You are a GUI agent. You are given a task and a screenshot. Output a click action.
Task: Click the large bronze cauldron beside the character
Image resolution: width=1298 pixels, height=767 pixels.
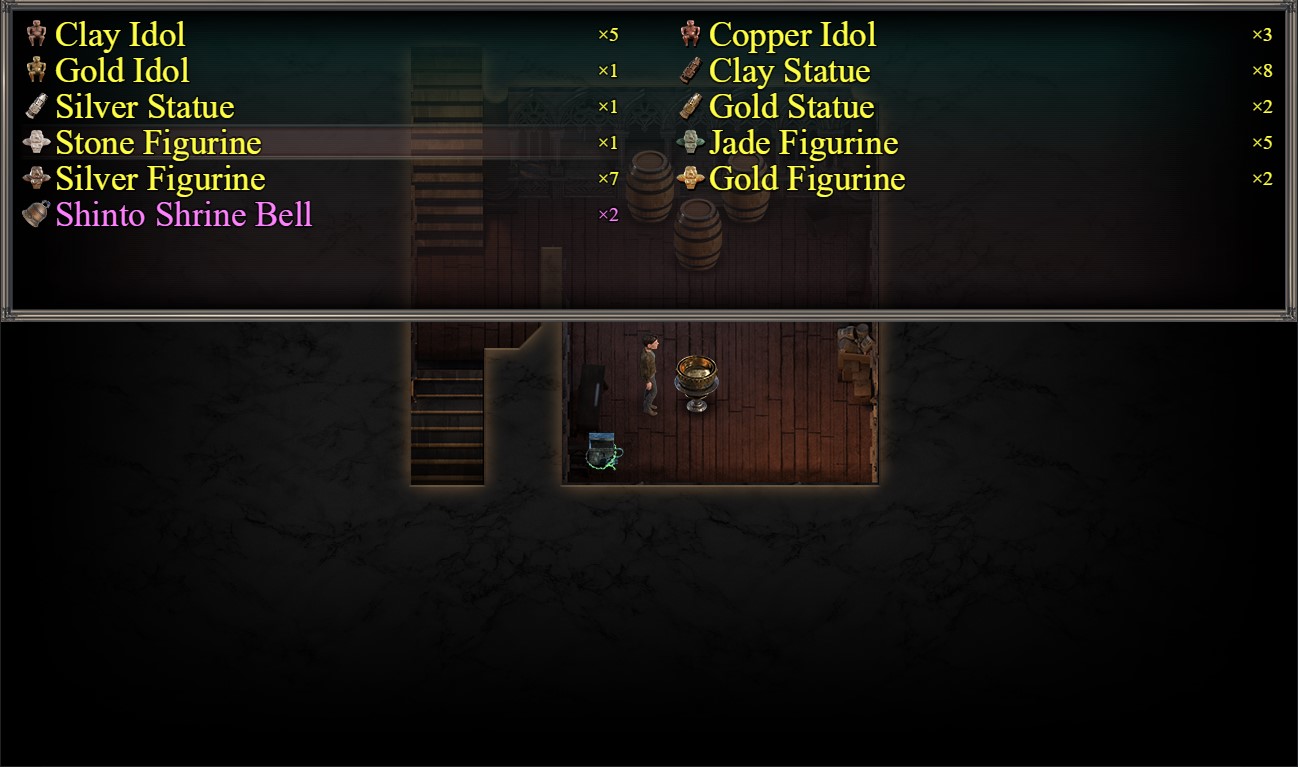tap(697, 382)
